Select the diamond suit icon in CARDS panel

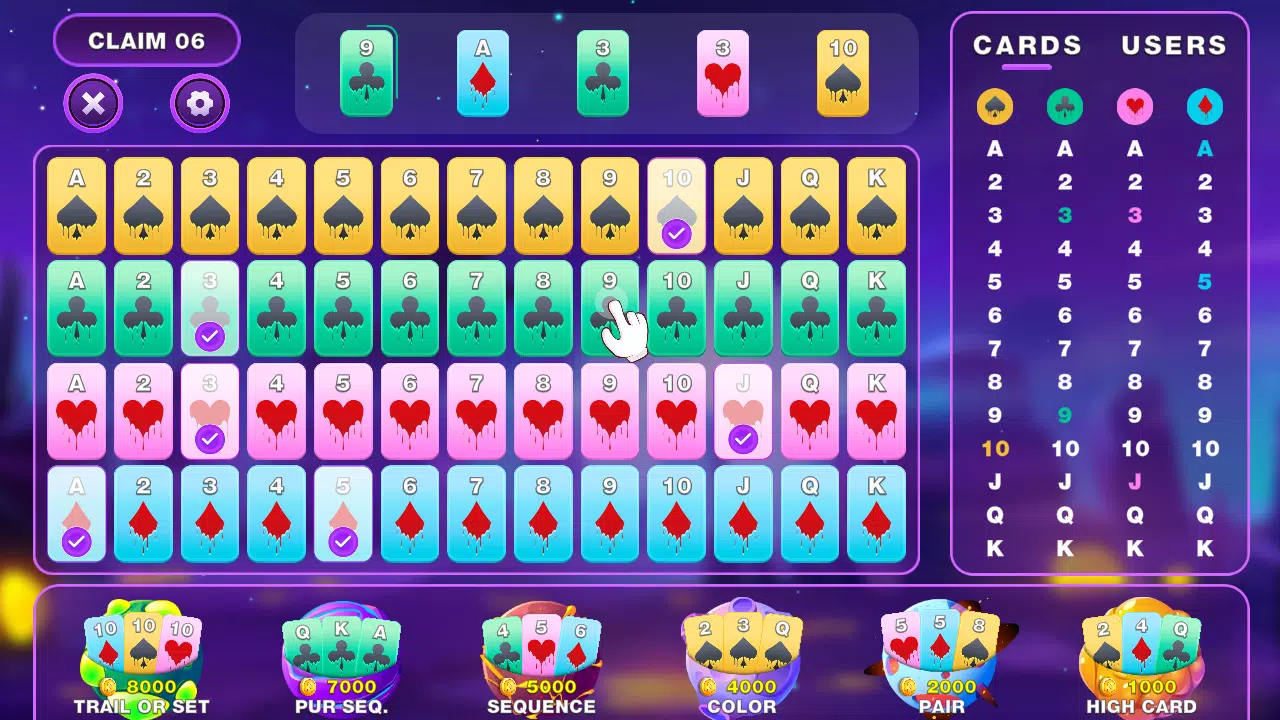coord(1205,106)
